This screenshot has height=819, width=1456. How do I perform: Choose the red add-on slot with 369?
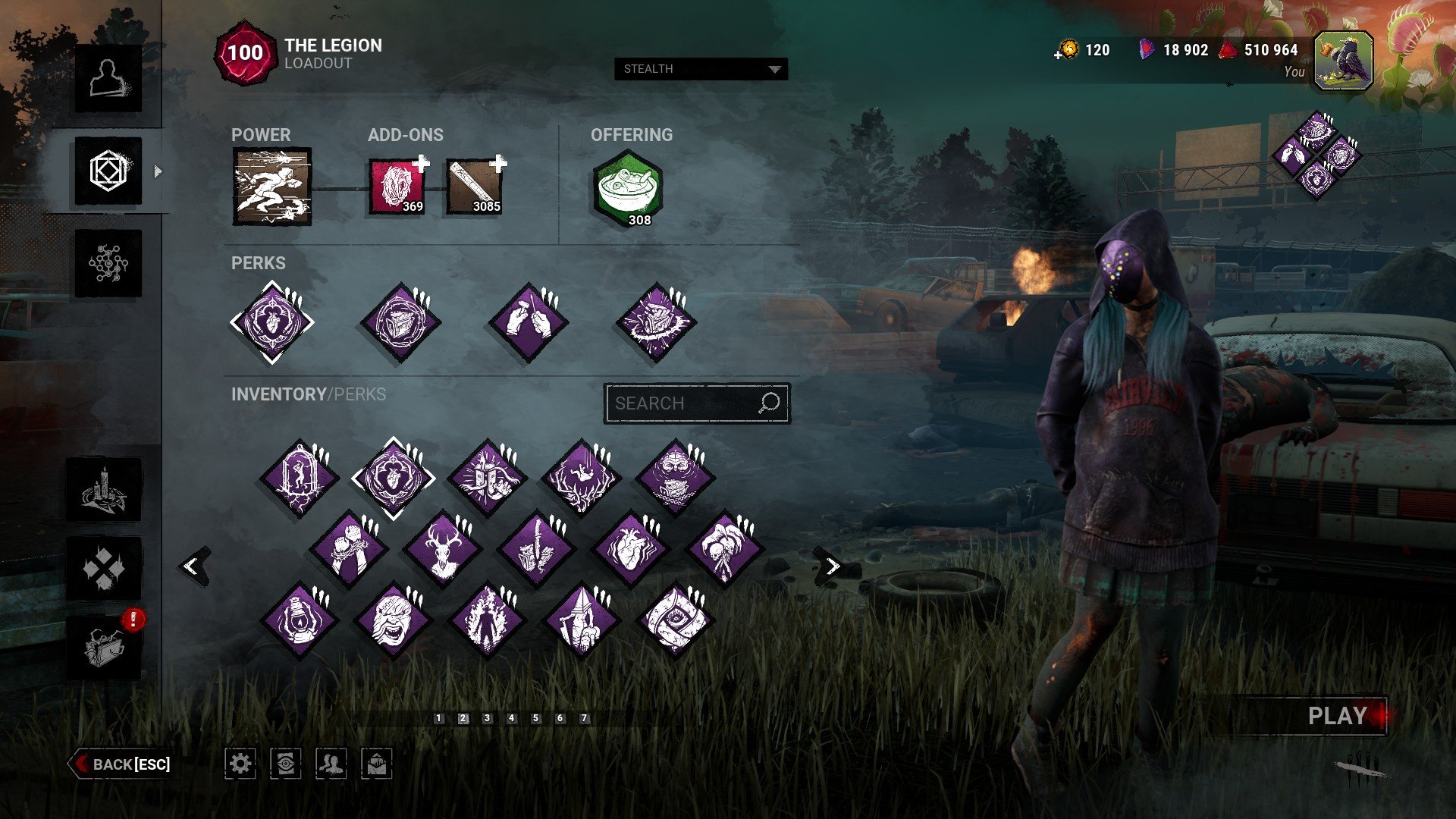pyautogui.click(x=397, y=186)
